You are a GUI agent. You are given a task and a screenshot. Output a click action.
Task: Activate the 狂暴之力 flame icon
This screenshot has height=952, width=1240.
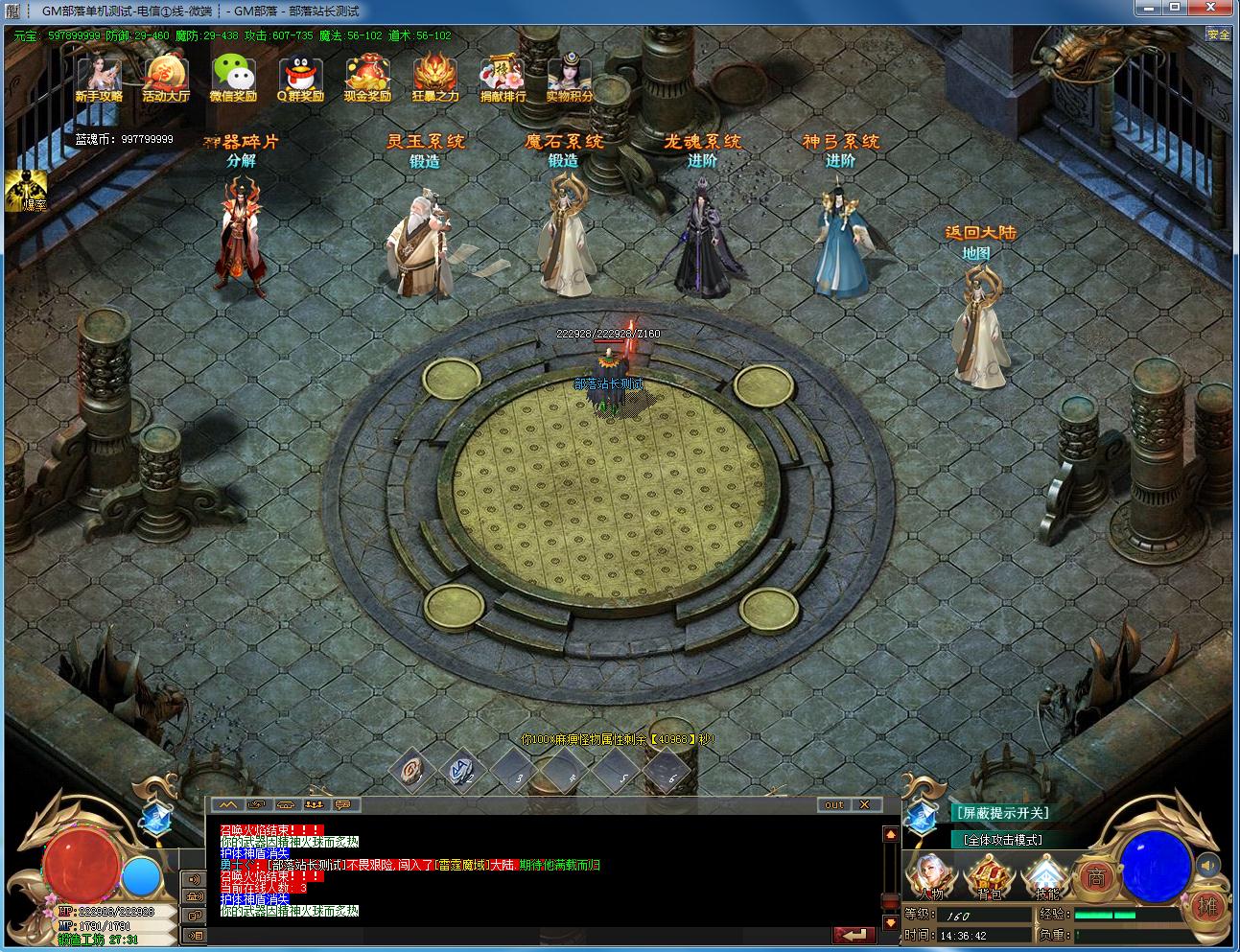coord(435,78)
